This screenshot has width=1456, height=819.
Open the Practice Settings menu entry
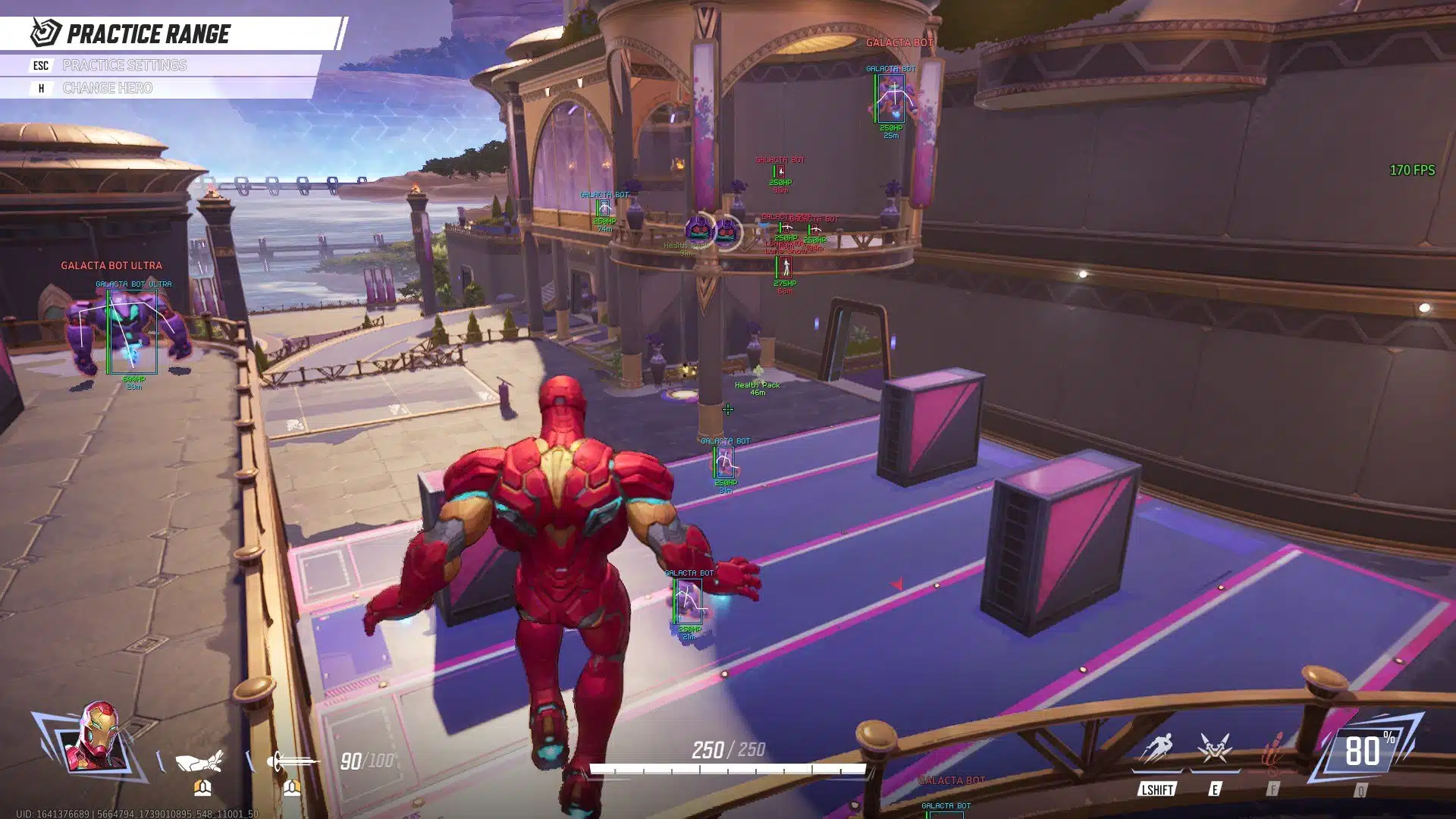coord(124,65)
